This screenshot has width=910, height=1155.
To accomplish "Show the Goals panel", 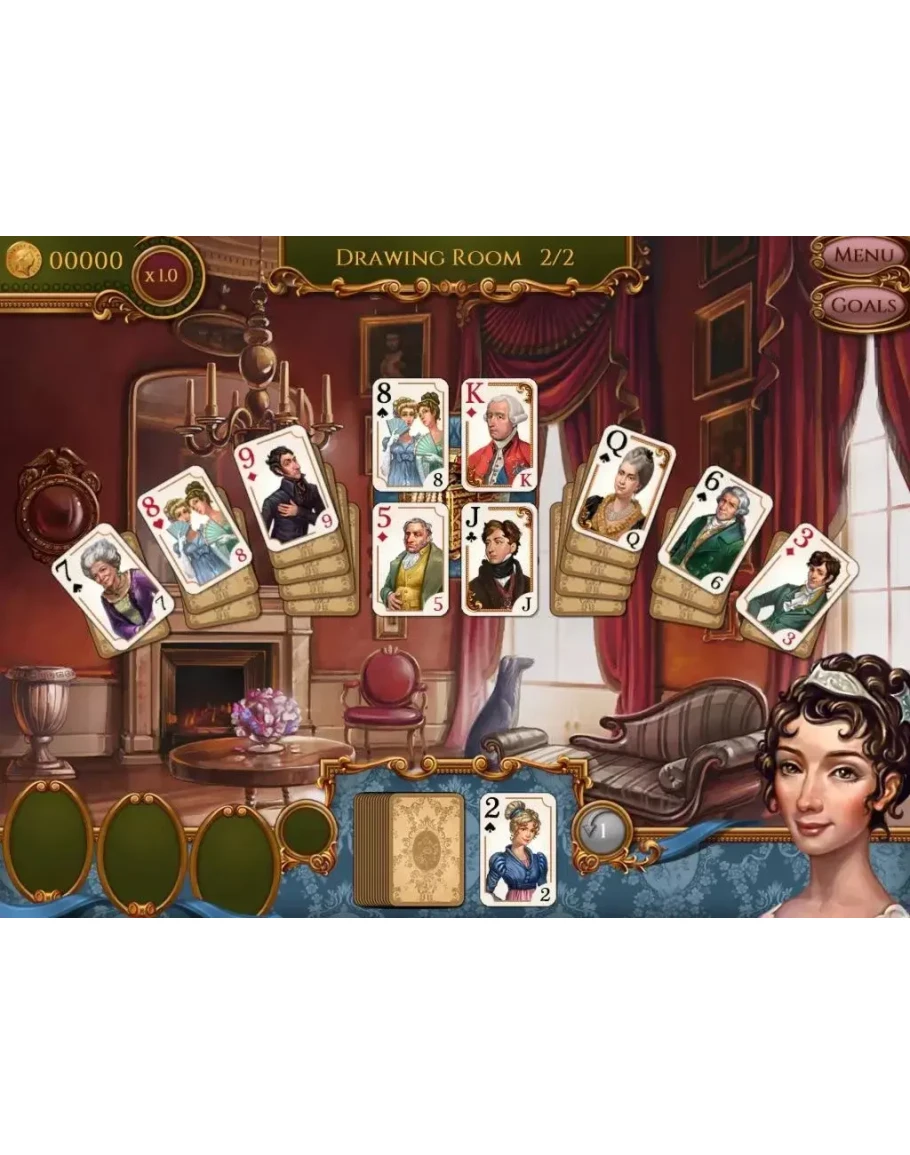I will (863, 304).
